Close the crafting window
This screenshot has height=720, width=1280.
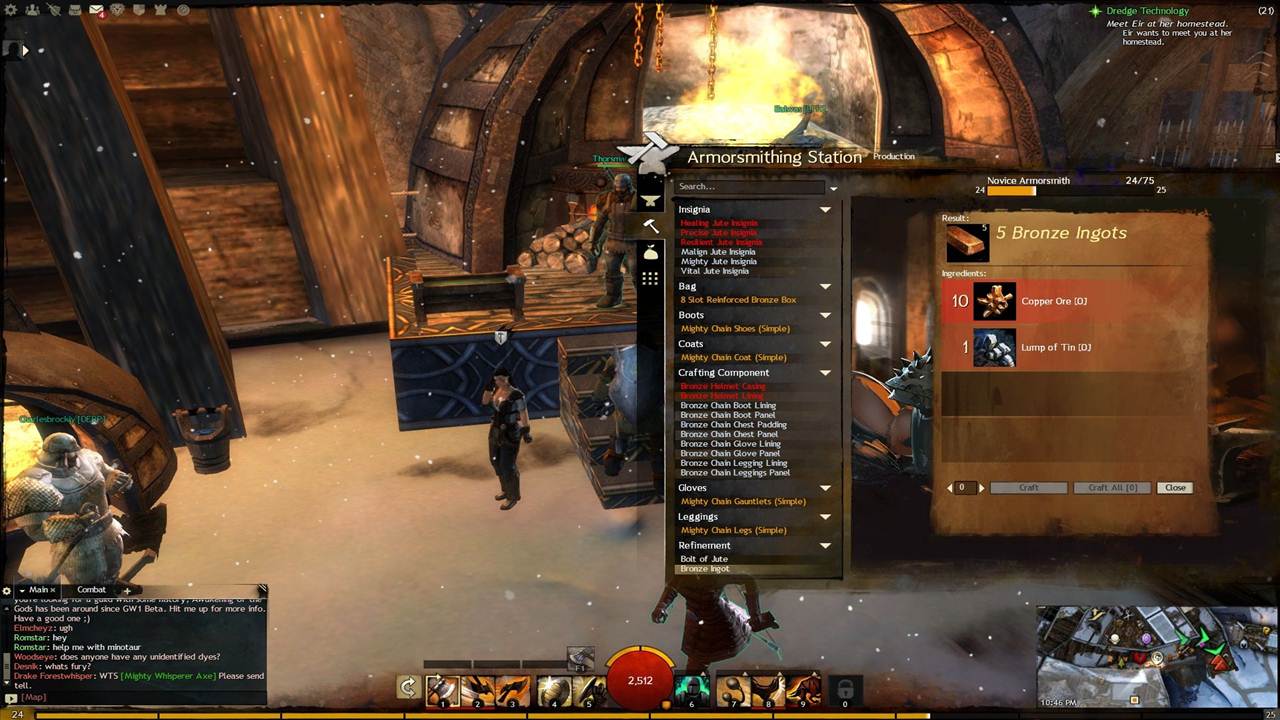pos(1175,488)
